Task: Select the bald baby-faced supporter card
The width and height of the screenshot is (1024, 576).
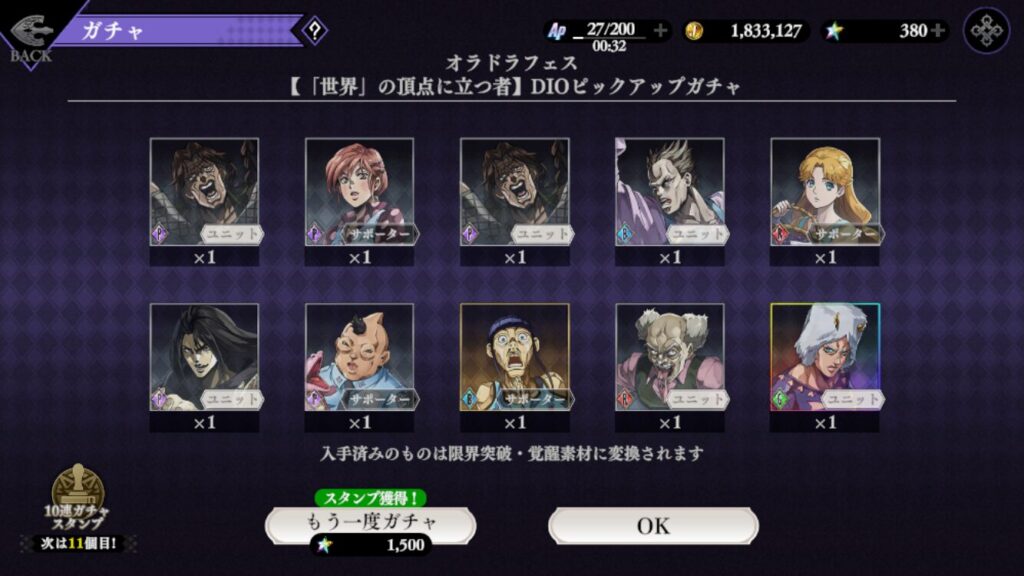Action: (x=359, y=358)
